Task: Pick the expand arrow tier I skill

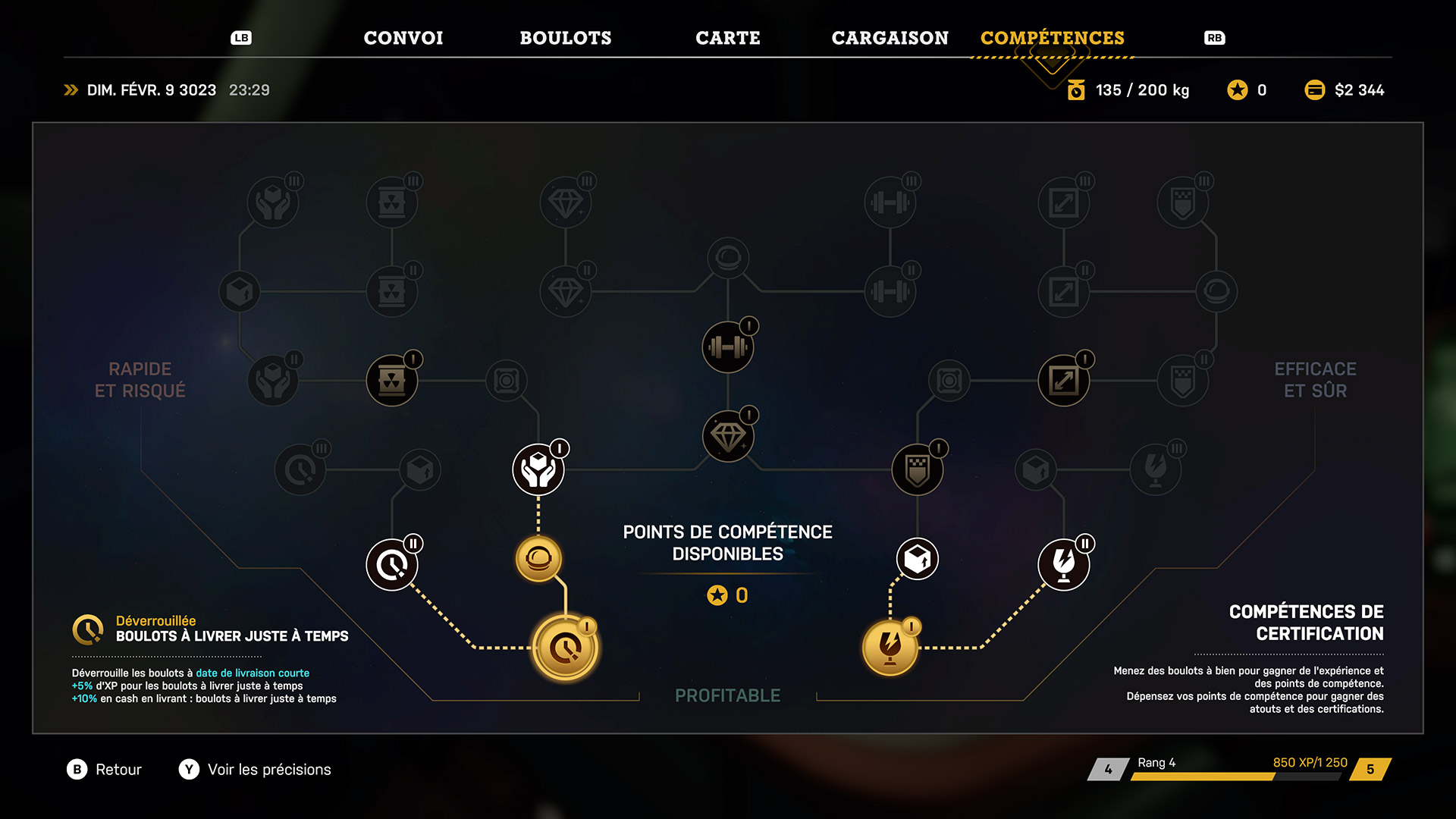Action: pos(1063,381)
